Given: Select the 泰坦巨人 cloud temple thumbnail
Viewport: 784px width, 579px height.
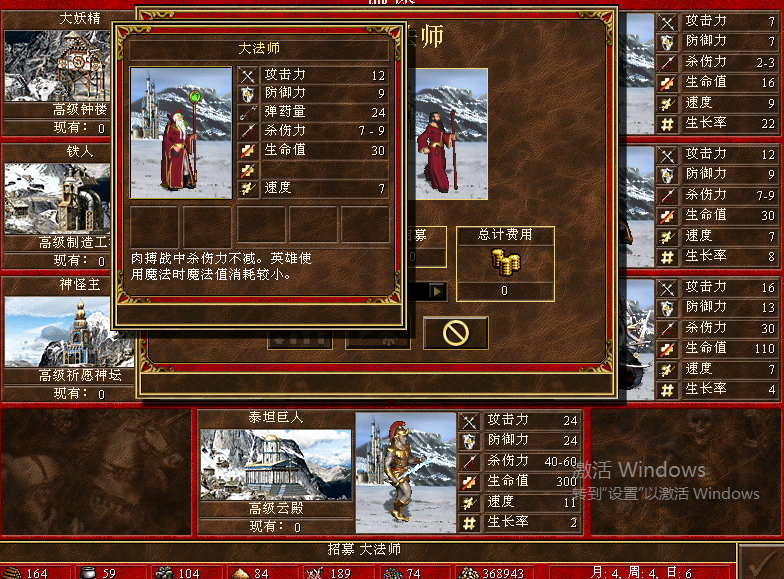Looking at the screenshot, I should point(275,464).
